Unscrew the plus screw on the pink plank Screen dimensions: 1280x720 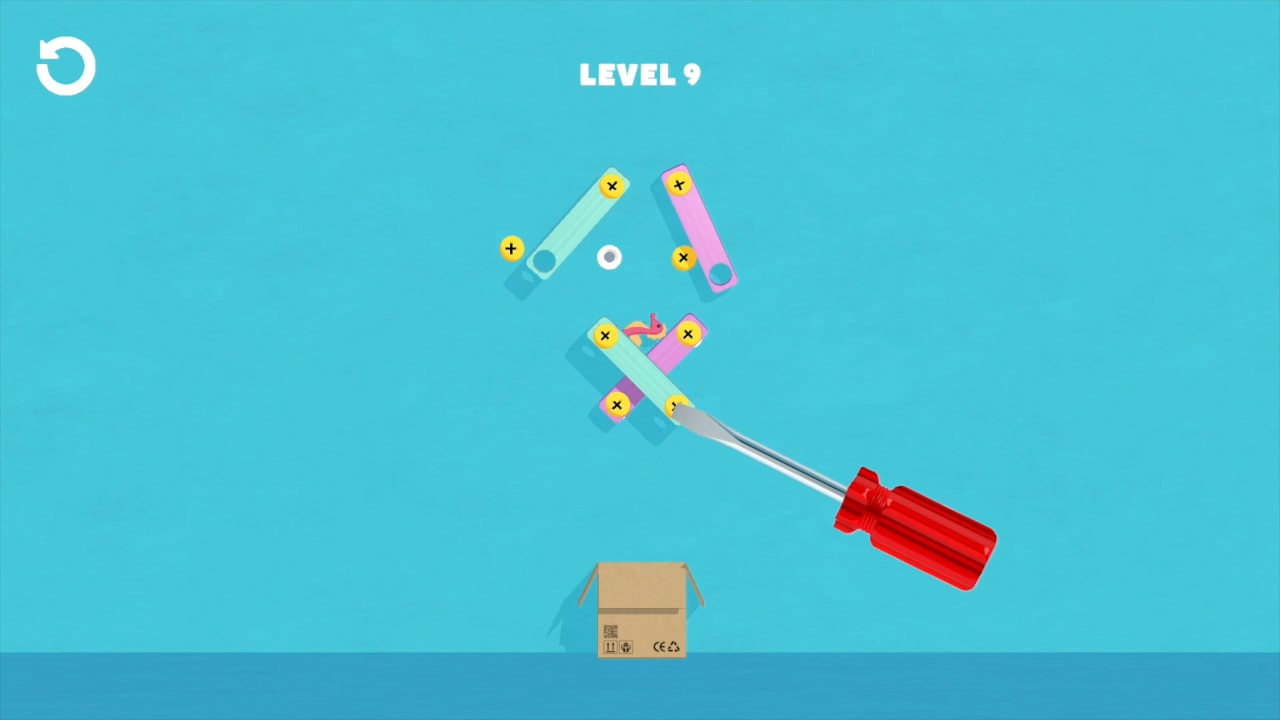coord(678,185)
